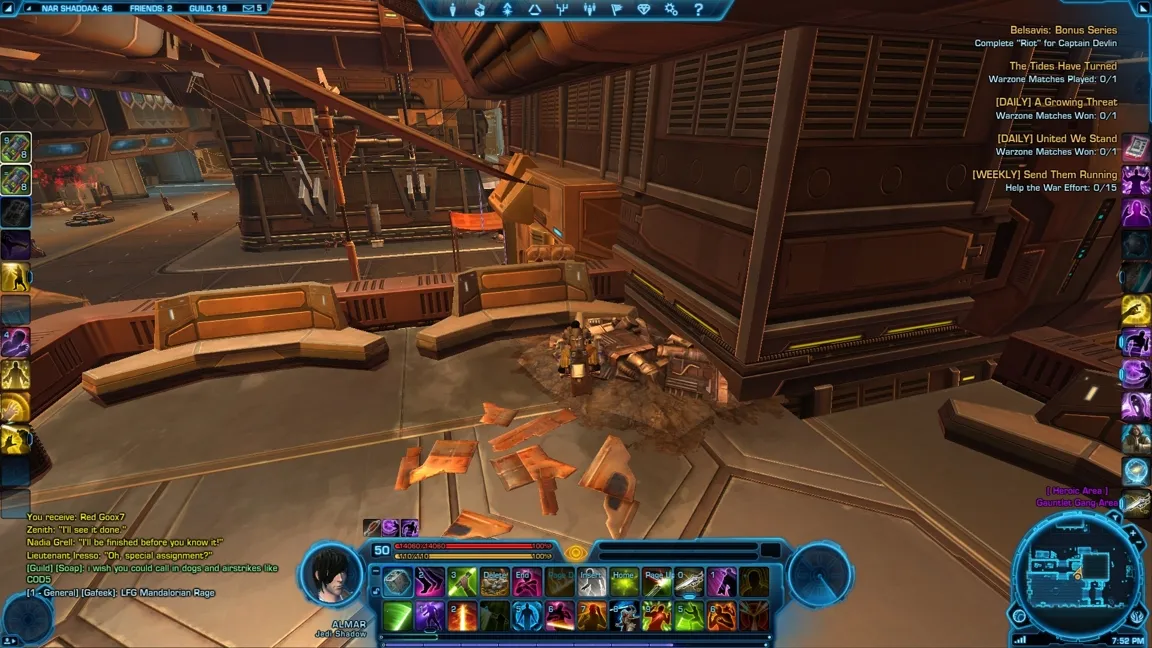Open the diamond cartel market icon

coord(644,10)
